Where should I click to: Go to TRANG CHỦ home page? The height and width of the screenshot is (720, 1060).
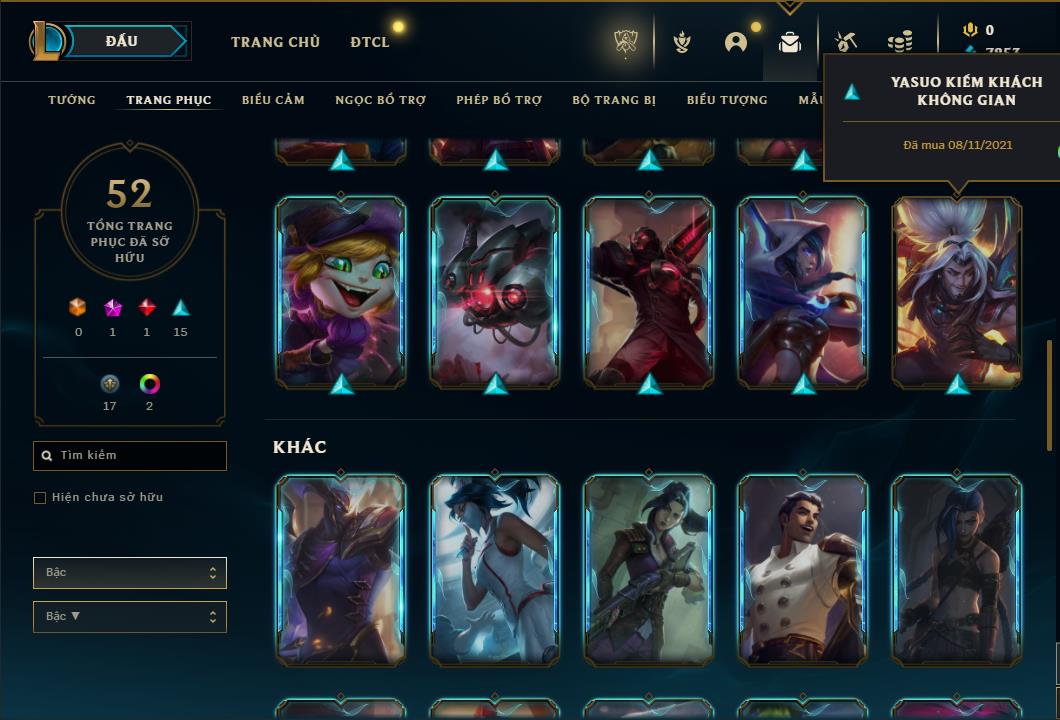pos(275,42)
